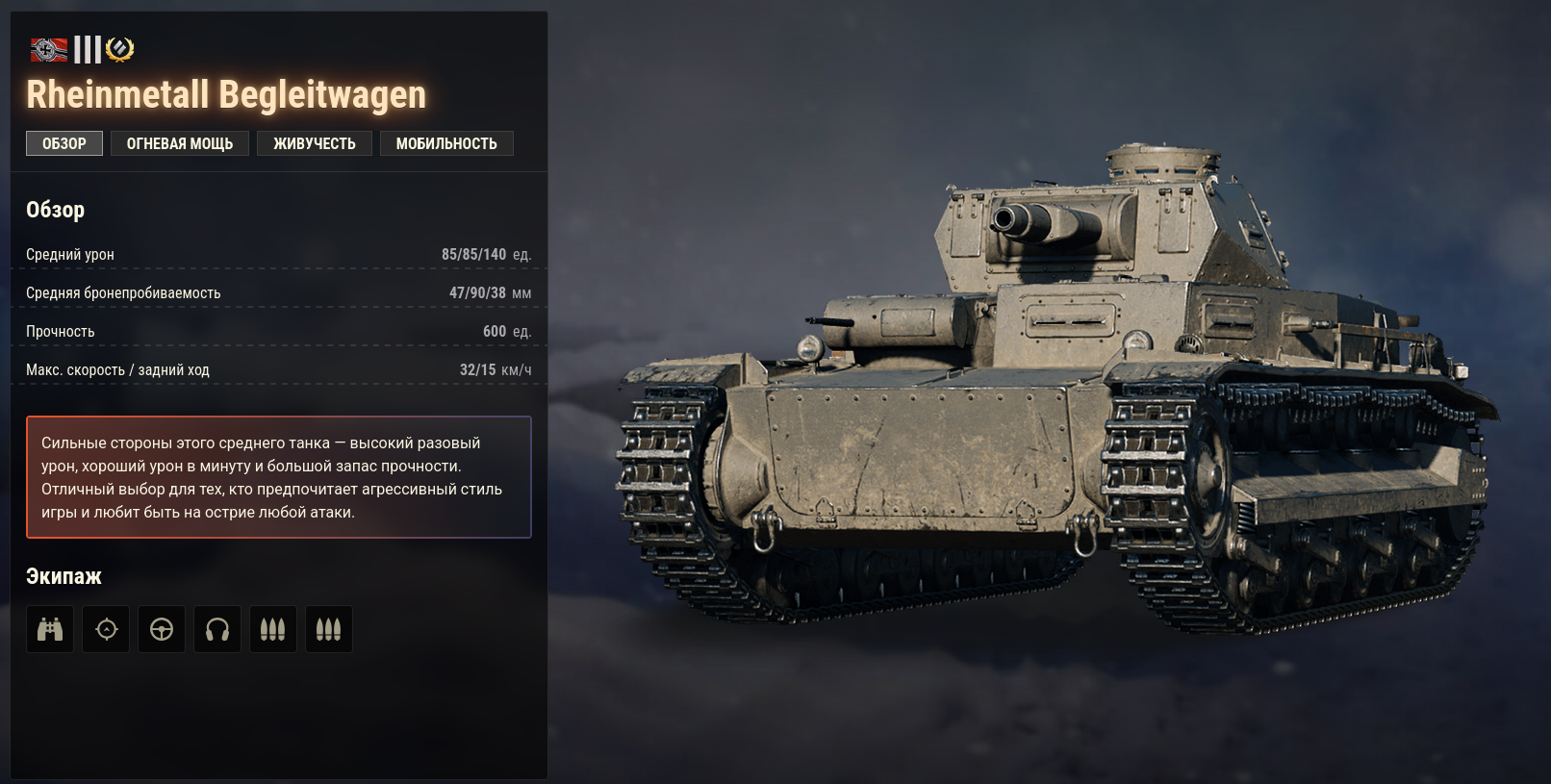1551x784 pixels.
Task: Click the first Loader shells icon
Action: [272, 628]
